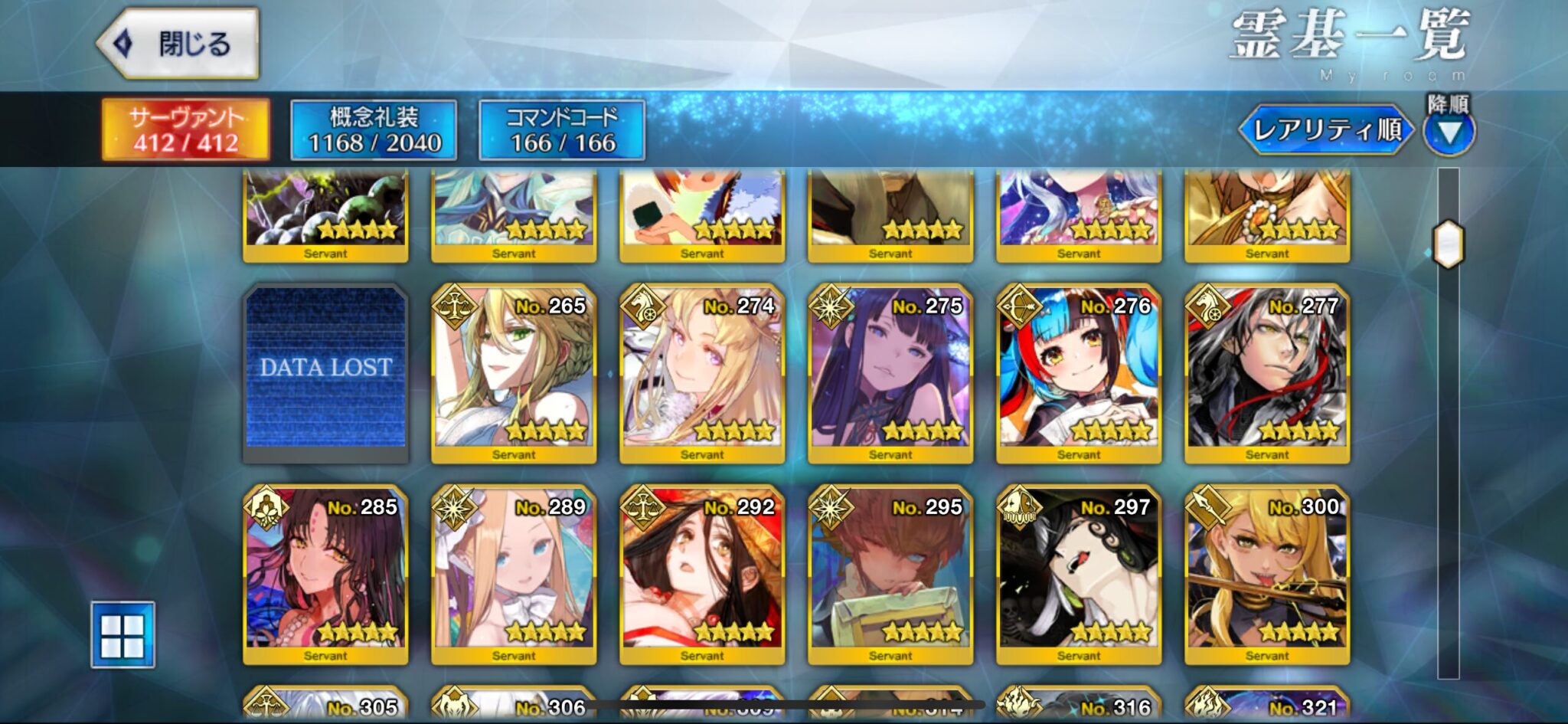Show the コマンドコード tab

(x=562, y=129)
